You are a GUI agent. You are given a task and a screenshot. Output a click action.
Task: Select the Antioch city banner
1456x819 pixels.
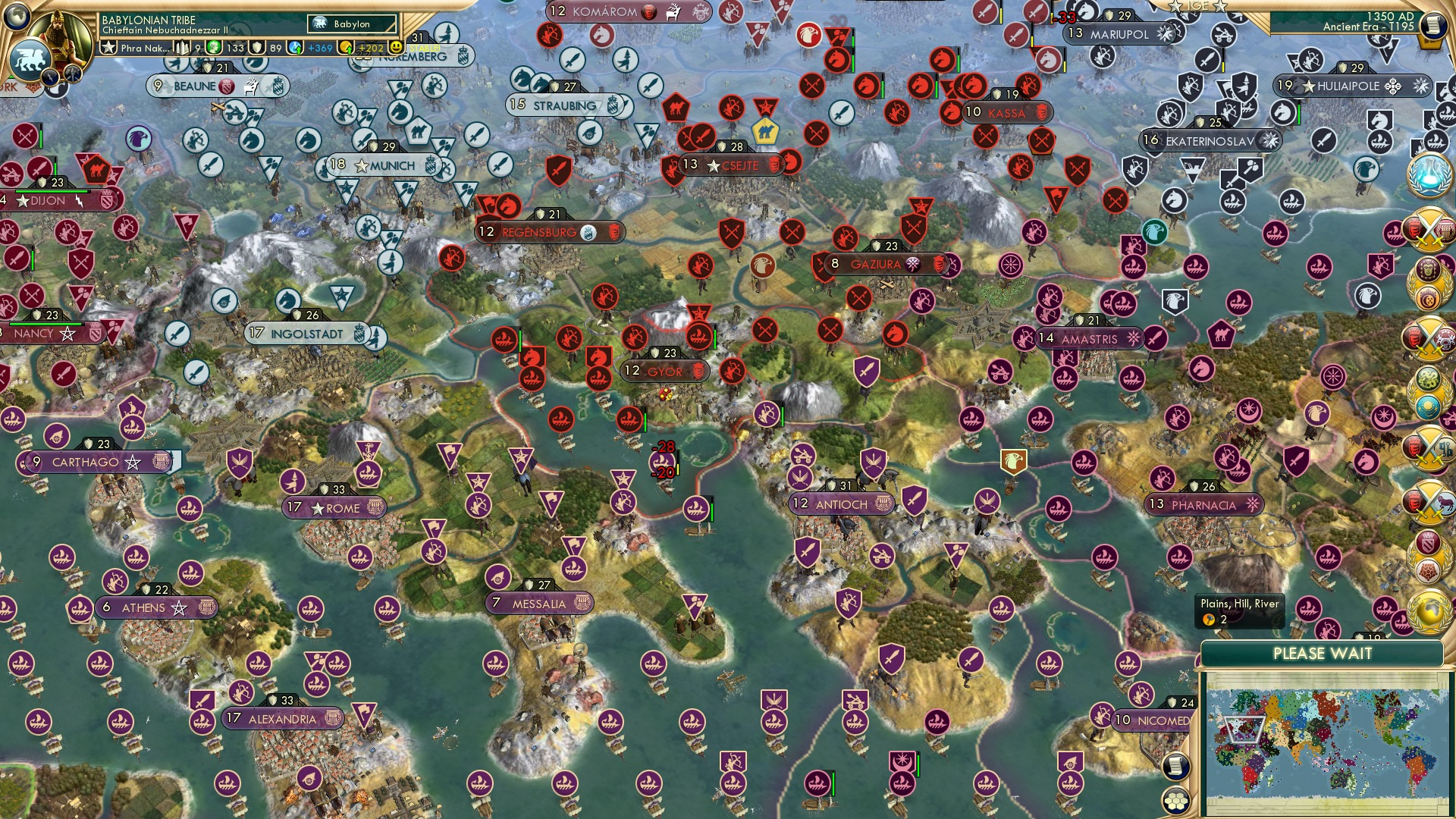click(x=842, y=503)
